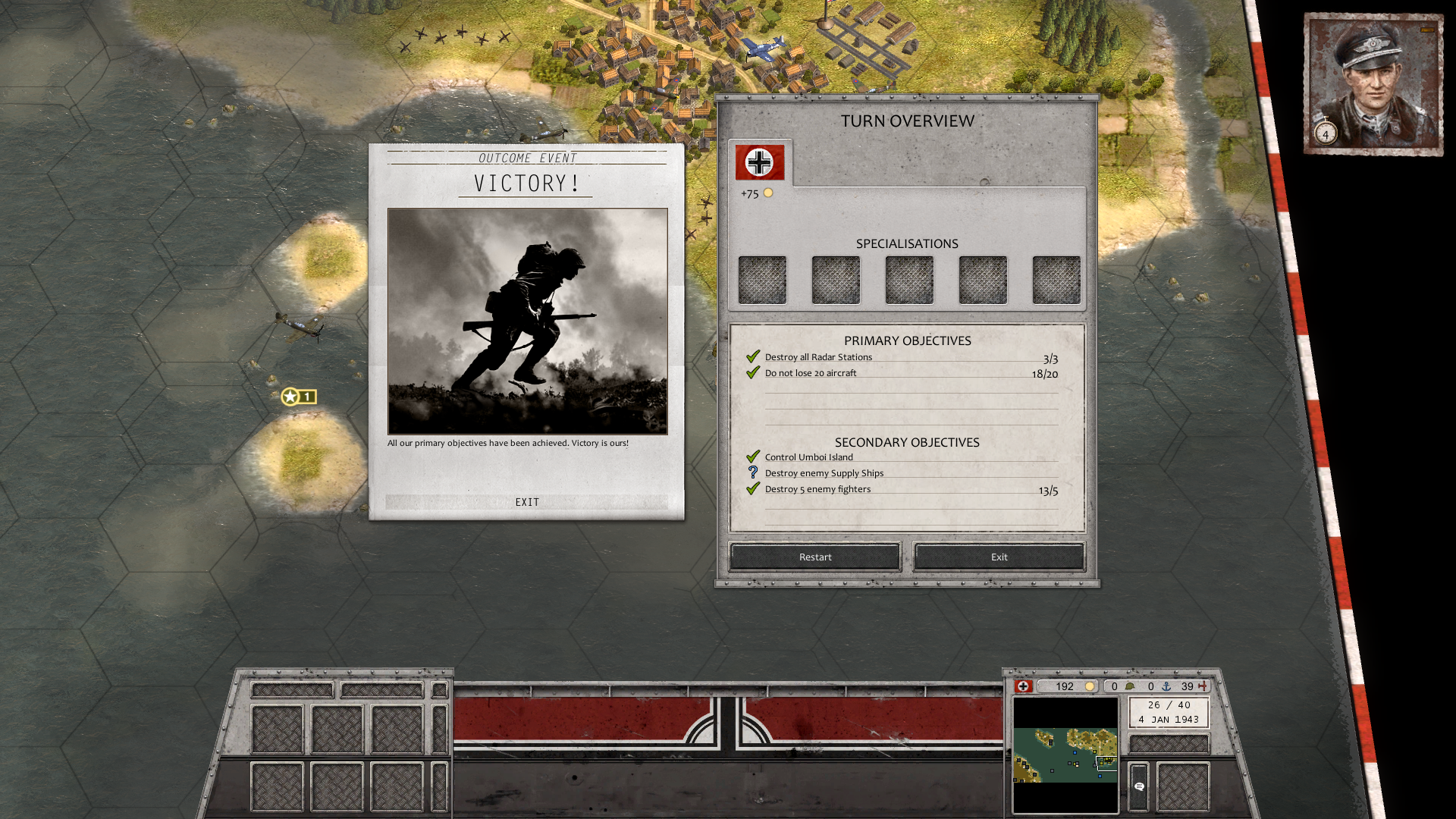
Task: Click the question mark on Destroy enemy Supply Ships
Action: [x=753, y=472]
